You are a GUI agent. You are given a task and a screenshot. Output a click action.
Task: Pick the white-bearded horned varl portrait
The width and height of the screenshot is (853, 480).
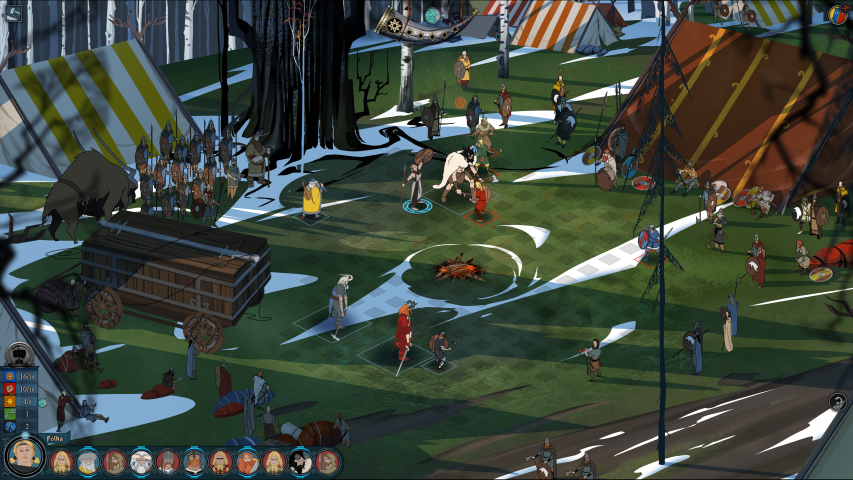click(x=142, y=462)
